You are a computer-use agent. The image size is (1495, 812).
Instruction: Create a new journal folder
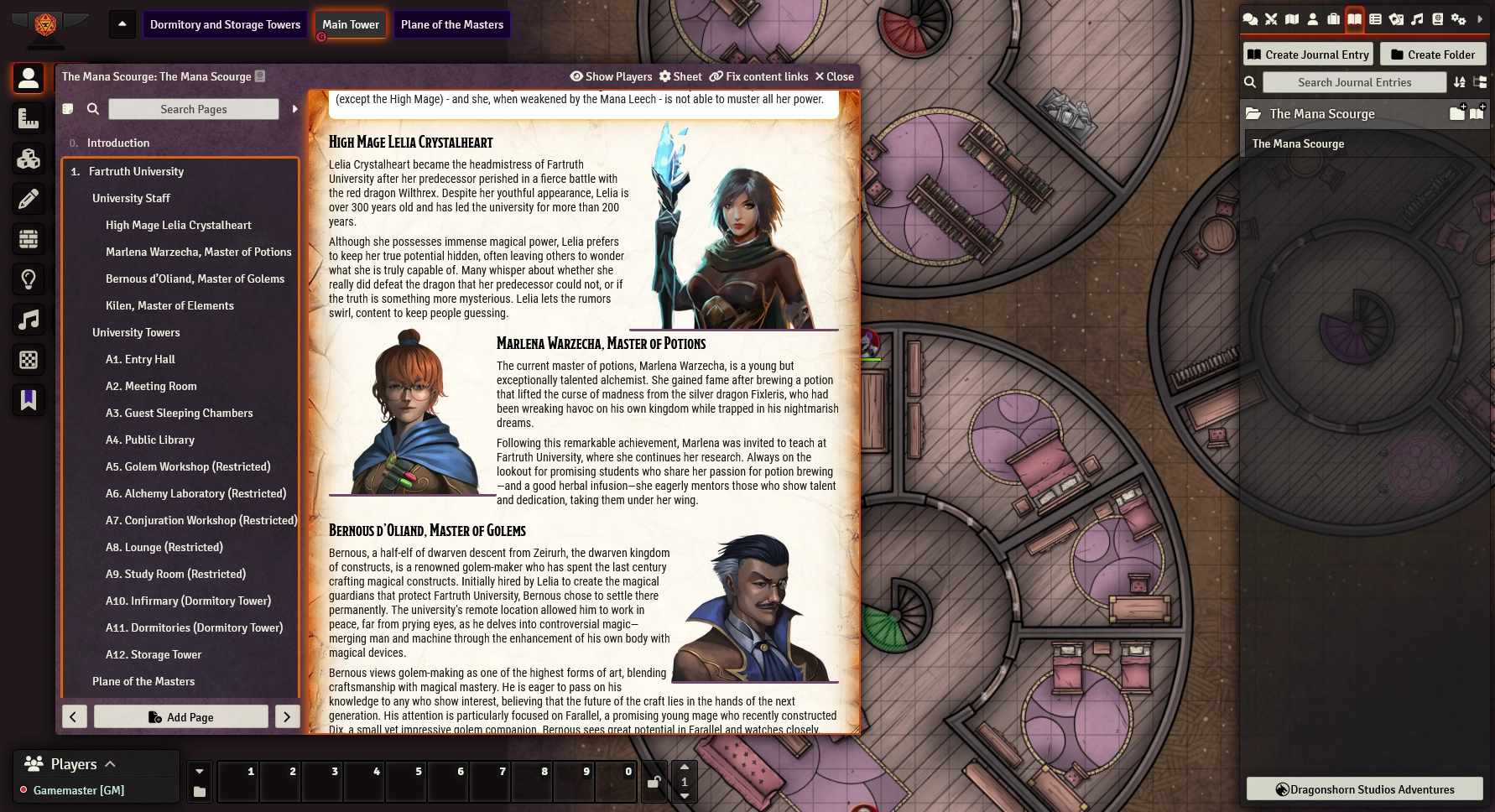1433,55
